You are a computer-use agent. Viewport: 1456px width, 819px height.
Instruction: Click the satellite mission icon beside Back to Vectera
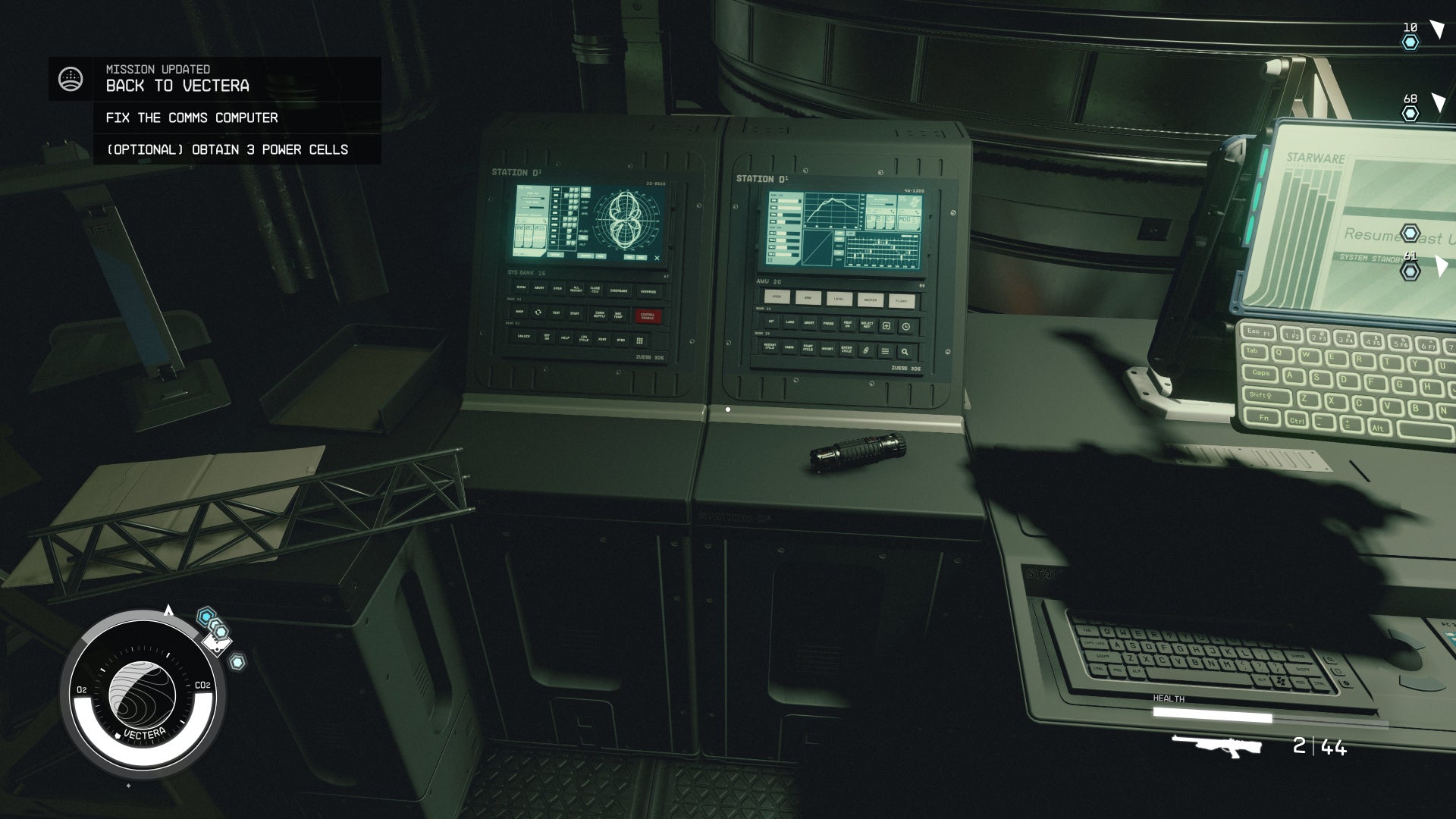tap(71, 78)
